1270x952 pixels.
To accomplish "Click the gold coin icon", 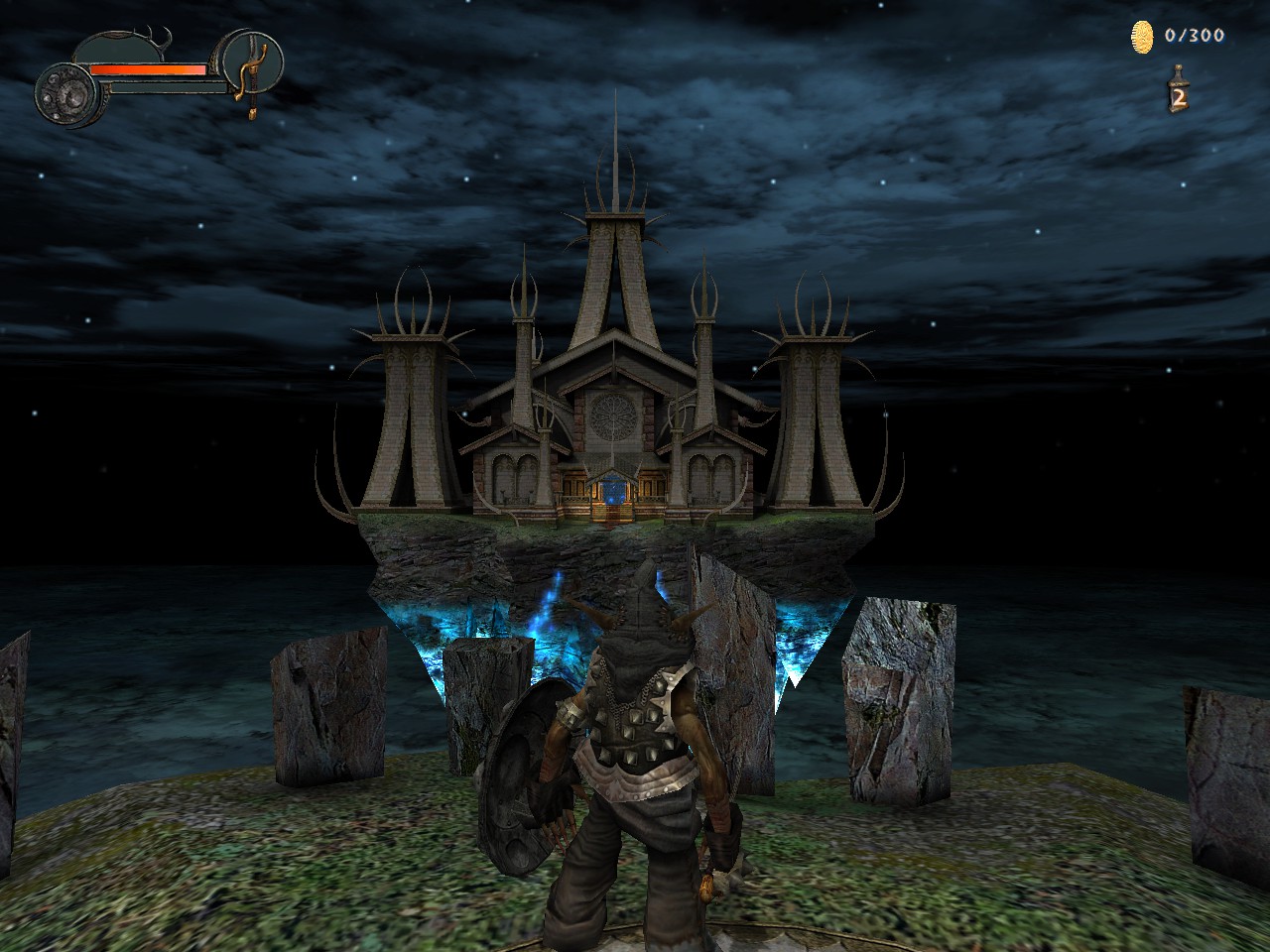I will (x=1144, y=38).
